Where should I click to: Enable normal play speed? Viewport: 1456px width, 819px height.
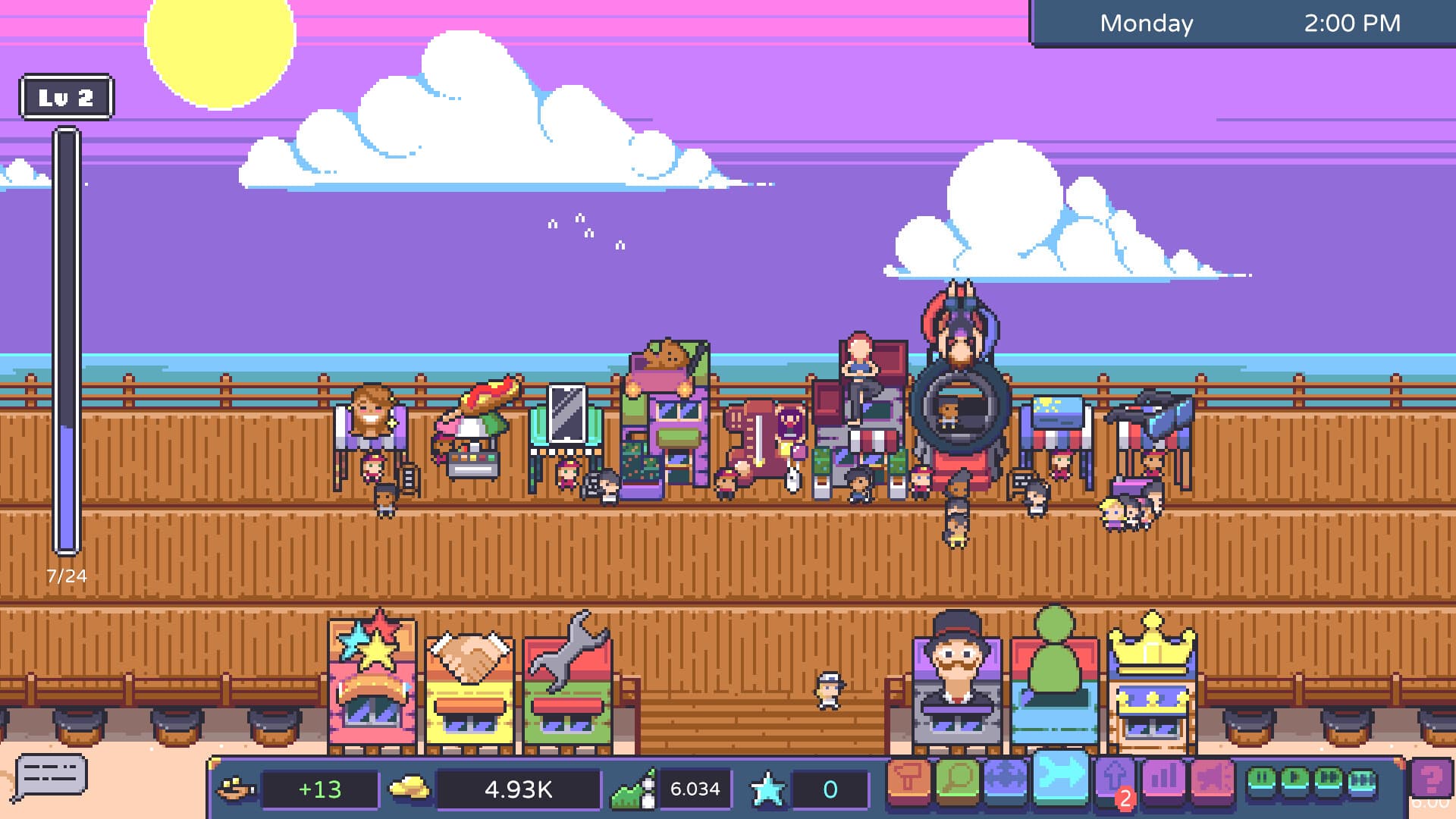pyautogui.click(x=1294, y=777)
